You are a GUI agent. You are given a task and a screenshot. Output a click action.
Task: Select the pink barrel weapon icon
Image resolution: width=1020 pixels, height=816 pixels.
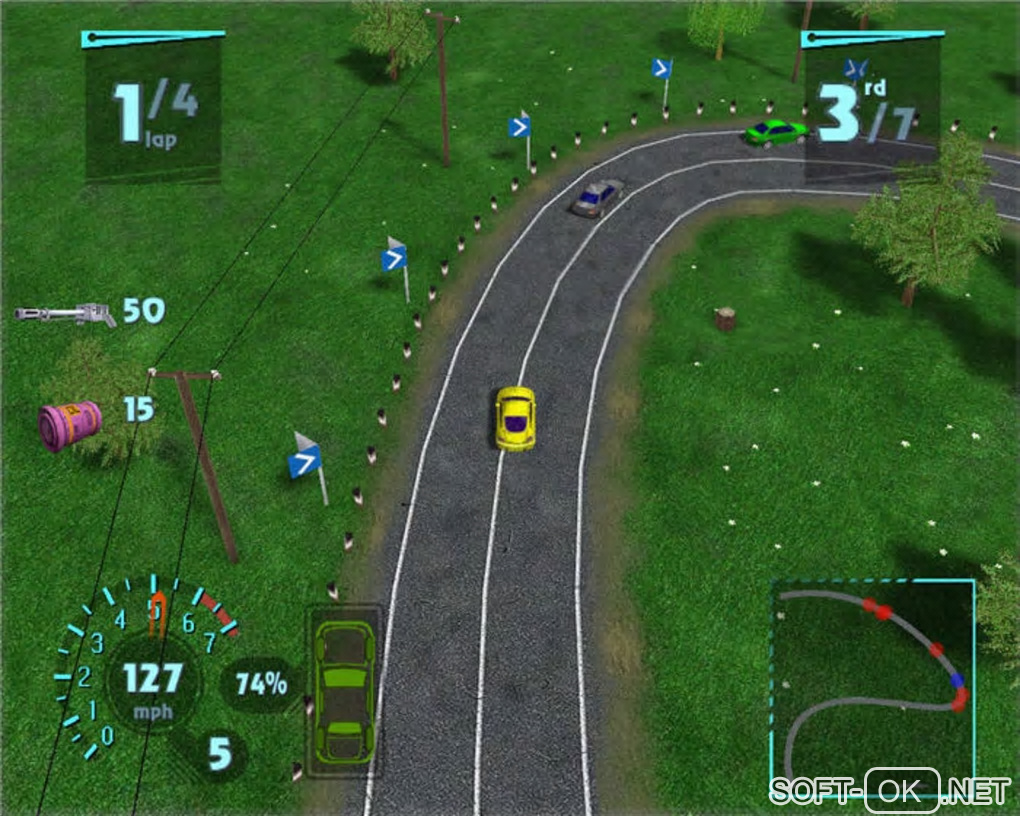click(70, 425)
